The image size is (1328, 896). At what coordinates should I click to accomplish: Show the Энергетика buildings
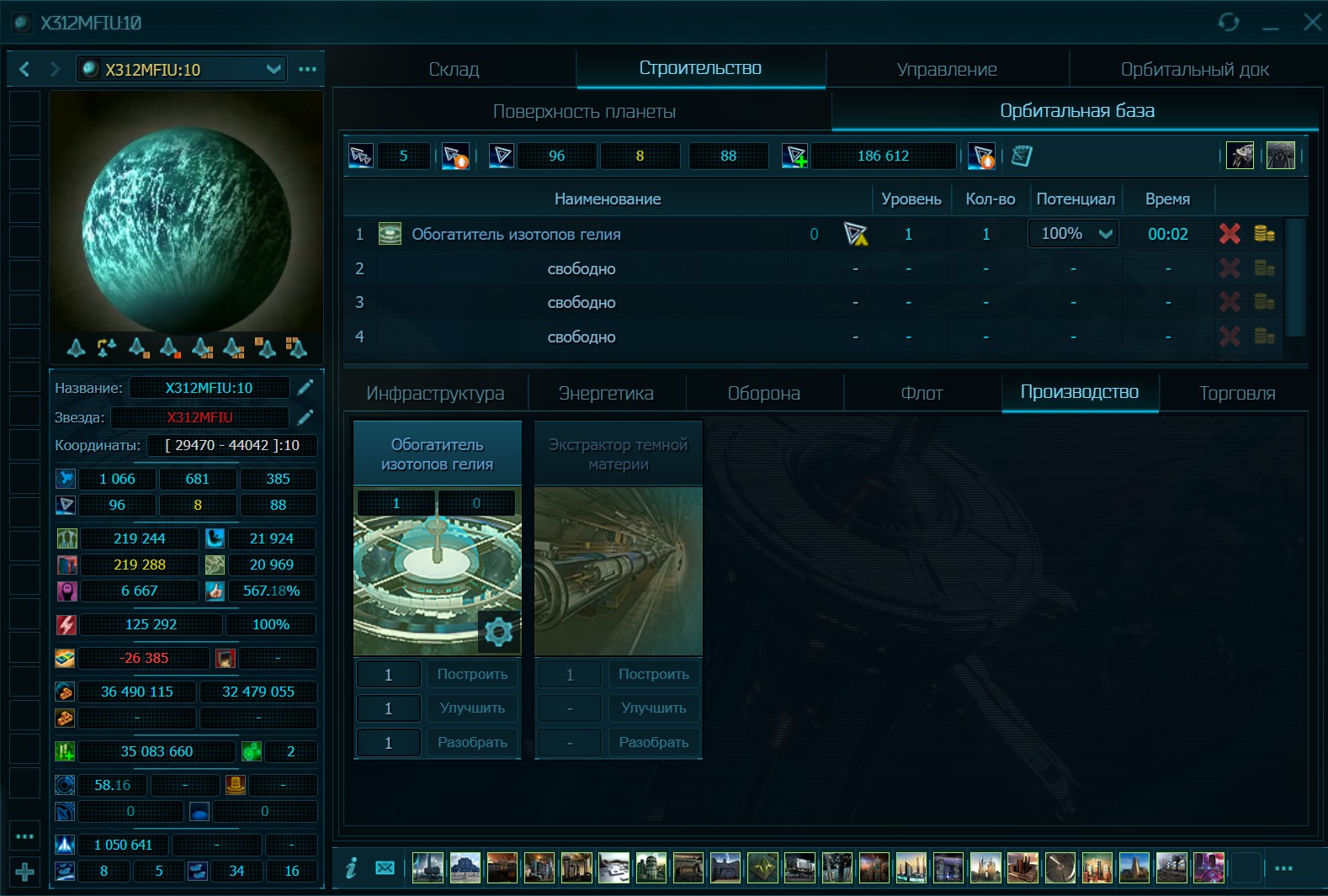[x=606, y=393]
